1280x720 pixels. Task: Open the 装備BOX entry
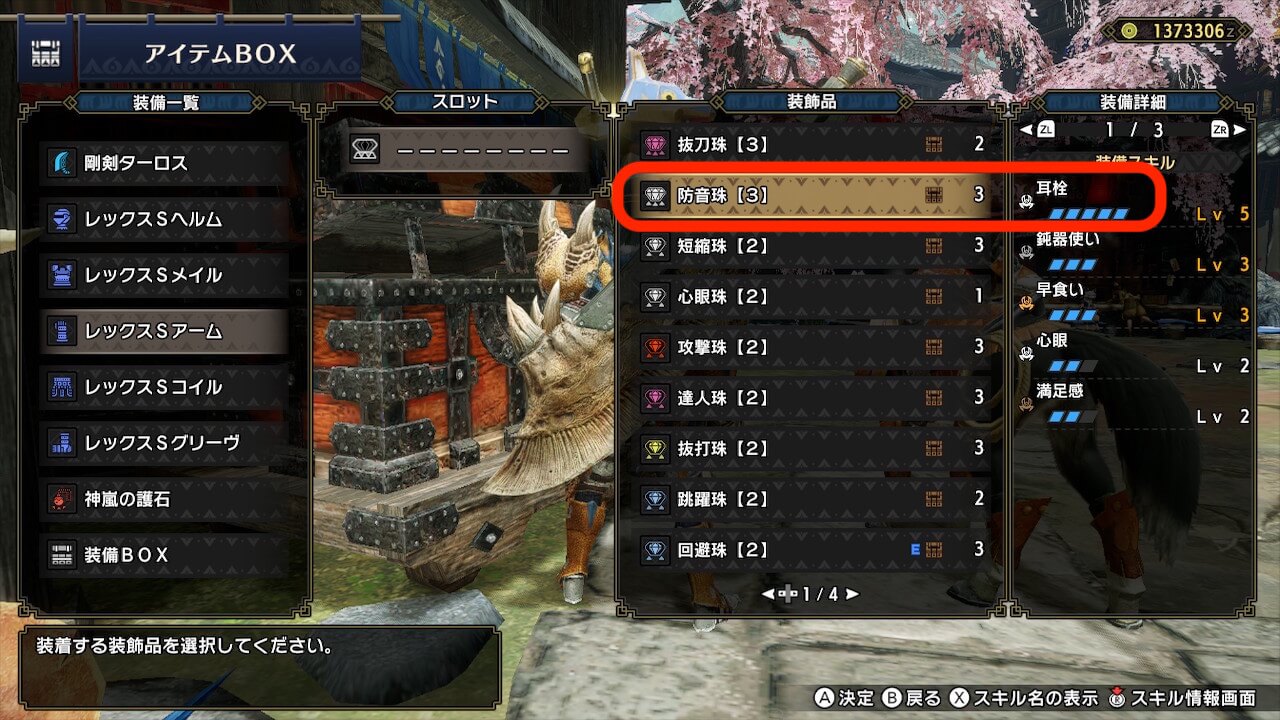[x=165, y=555]
